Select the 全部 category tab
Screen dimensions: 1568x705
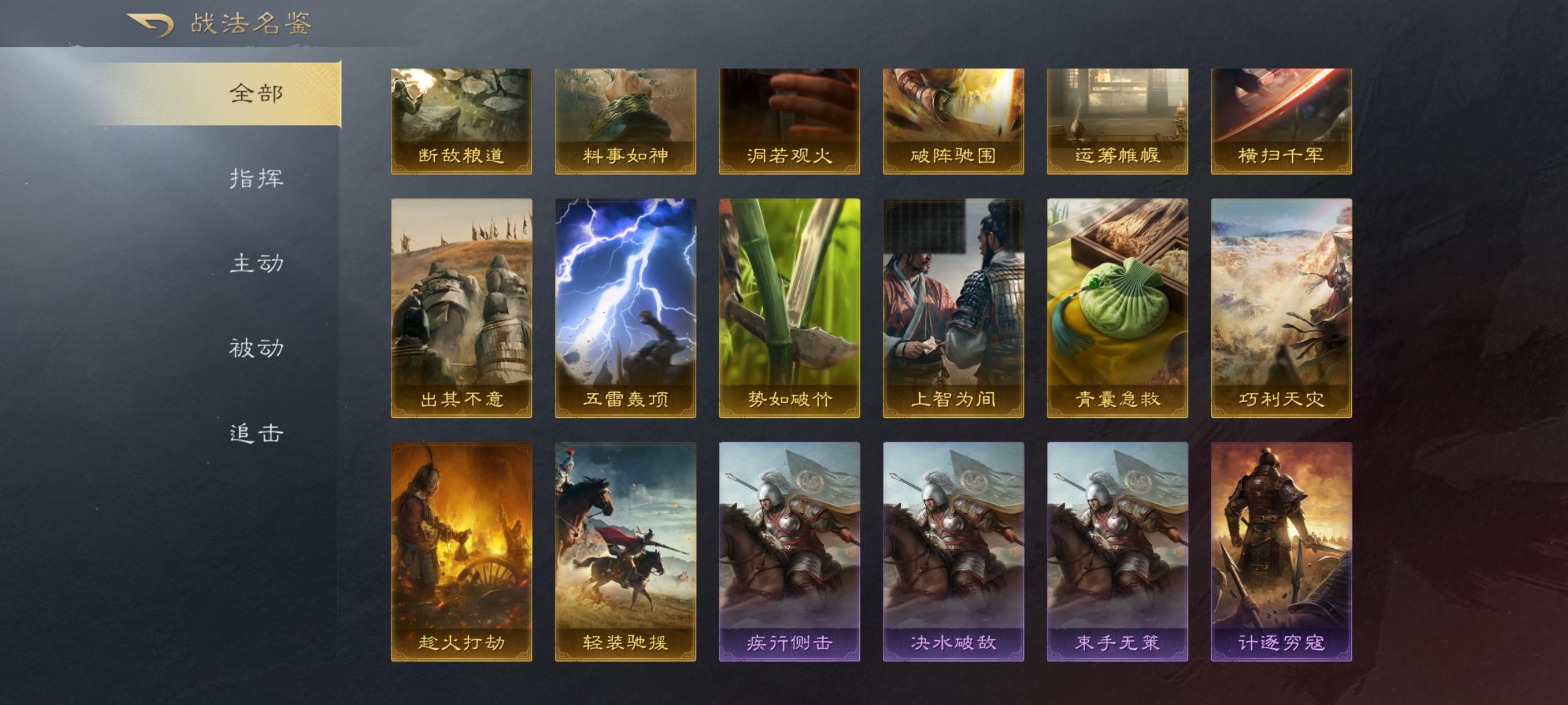tap(256, 94)
